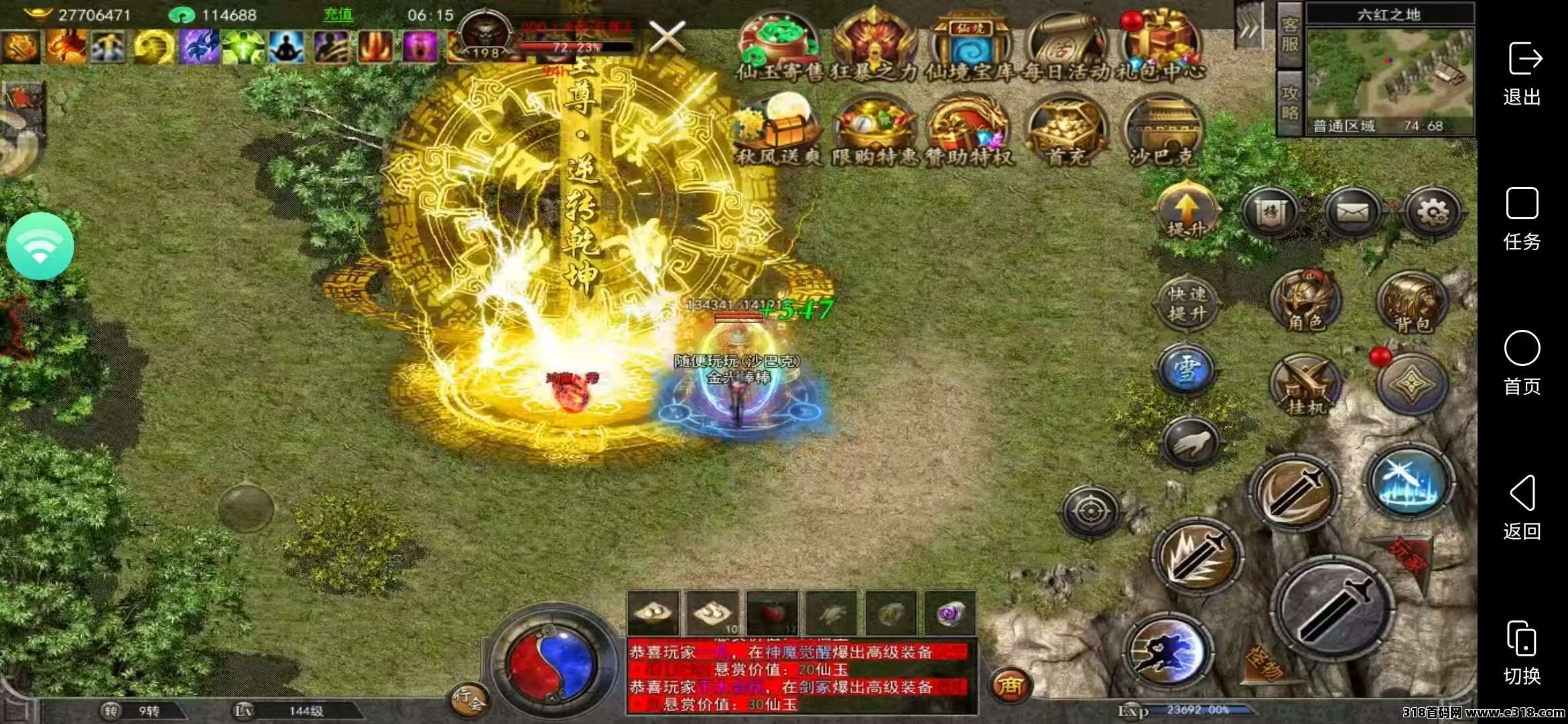Toggle 挂机 auto-battle
1568x724 pixels.
(x=1305, y=387)
